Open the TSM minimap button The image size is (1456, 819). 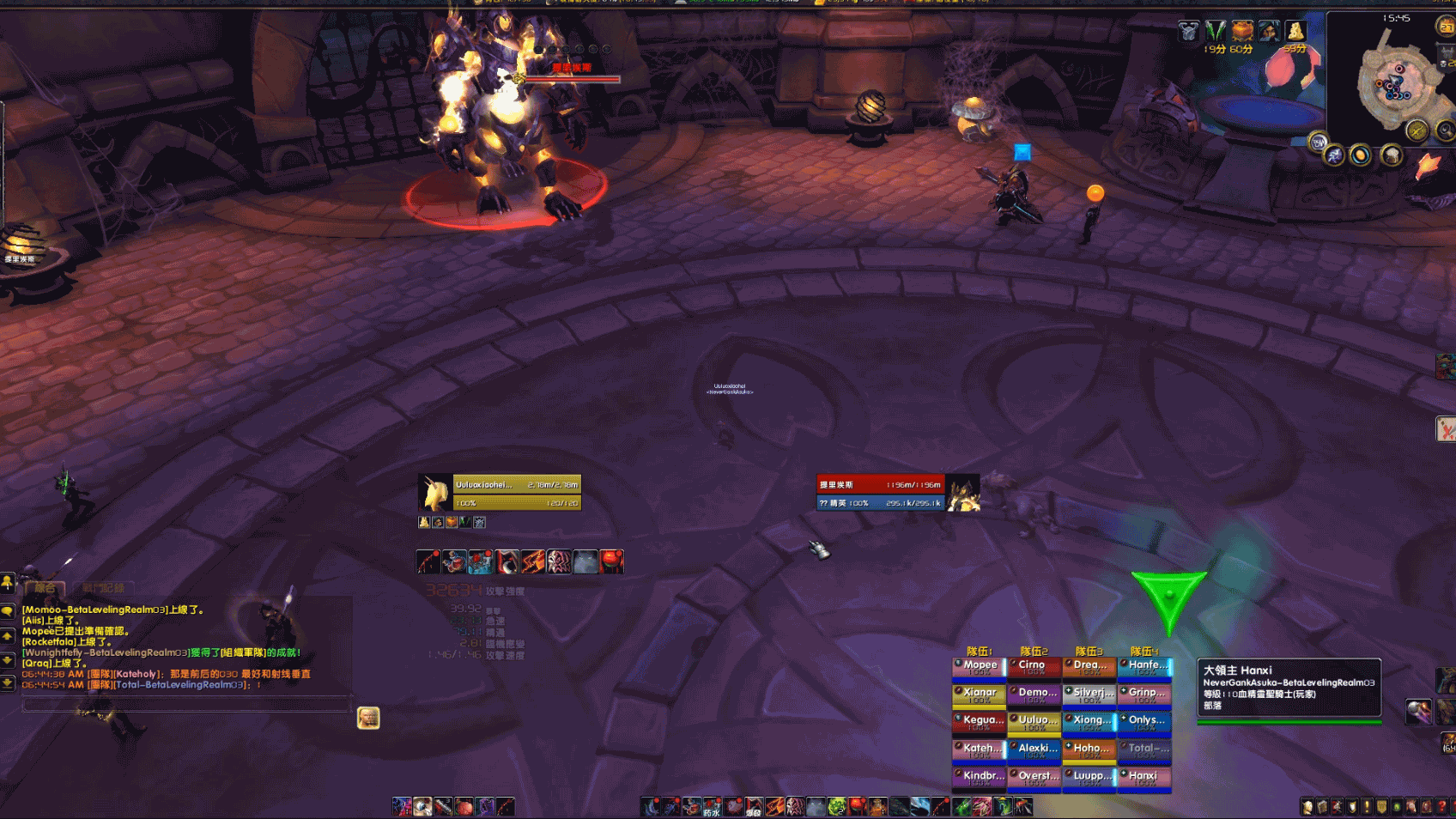pos(1316,143)
